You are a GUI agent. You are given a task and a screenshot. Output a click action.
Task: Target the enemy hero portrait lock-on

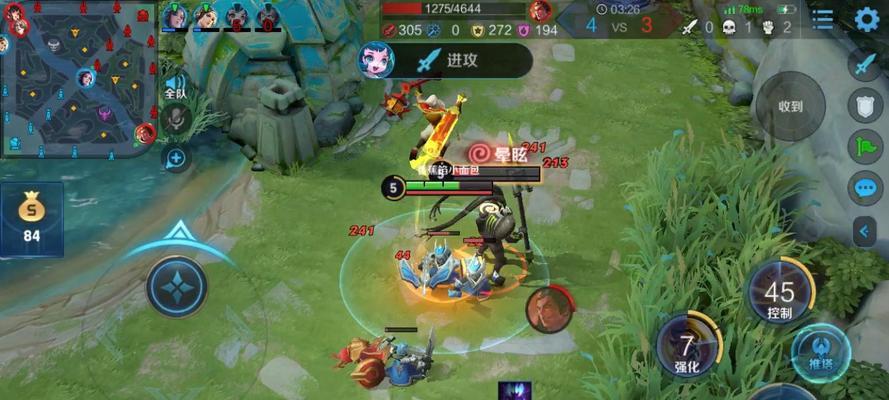[547, 309]
